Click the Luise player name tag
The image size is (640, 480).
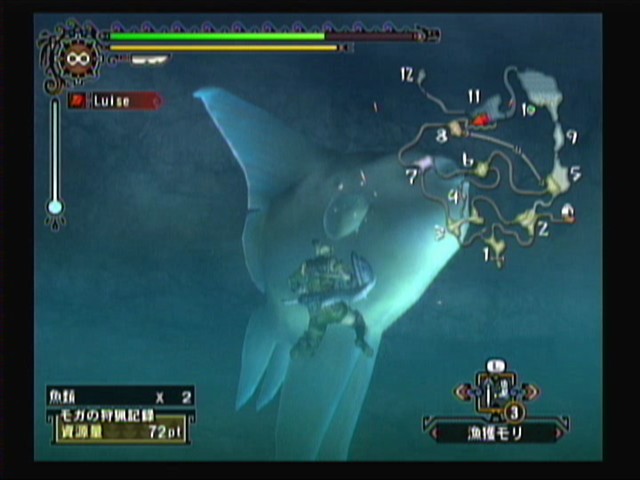(114, 101)
